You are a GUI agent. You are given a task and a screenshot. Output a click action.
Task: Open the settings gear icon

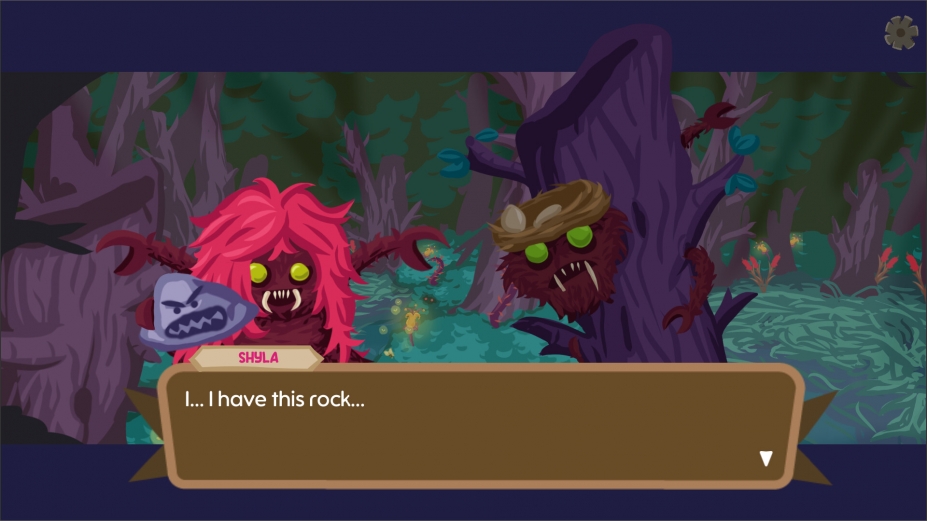901,33
